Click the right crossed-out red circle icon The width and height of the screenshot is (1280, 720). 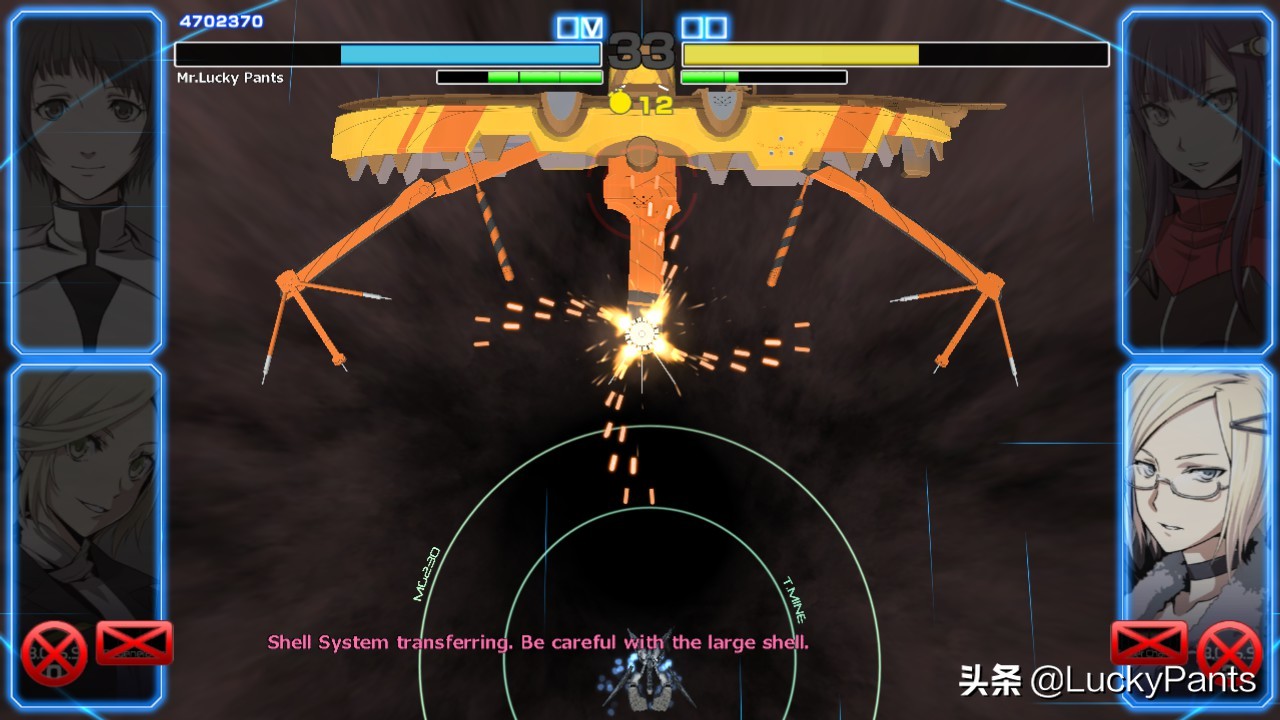point(1229,653)
